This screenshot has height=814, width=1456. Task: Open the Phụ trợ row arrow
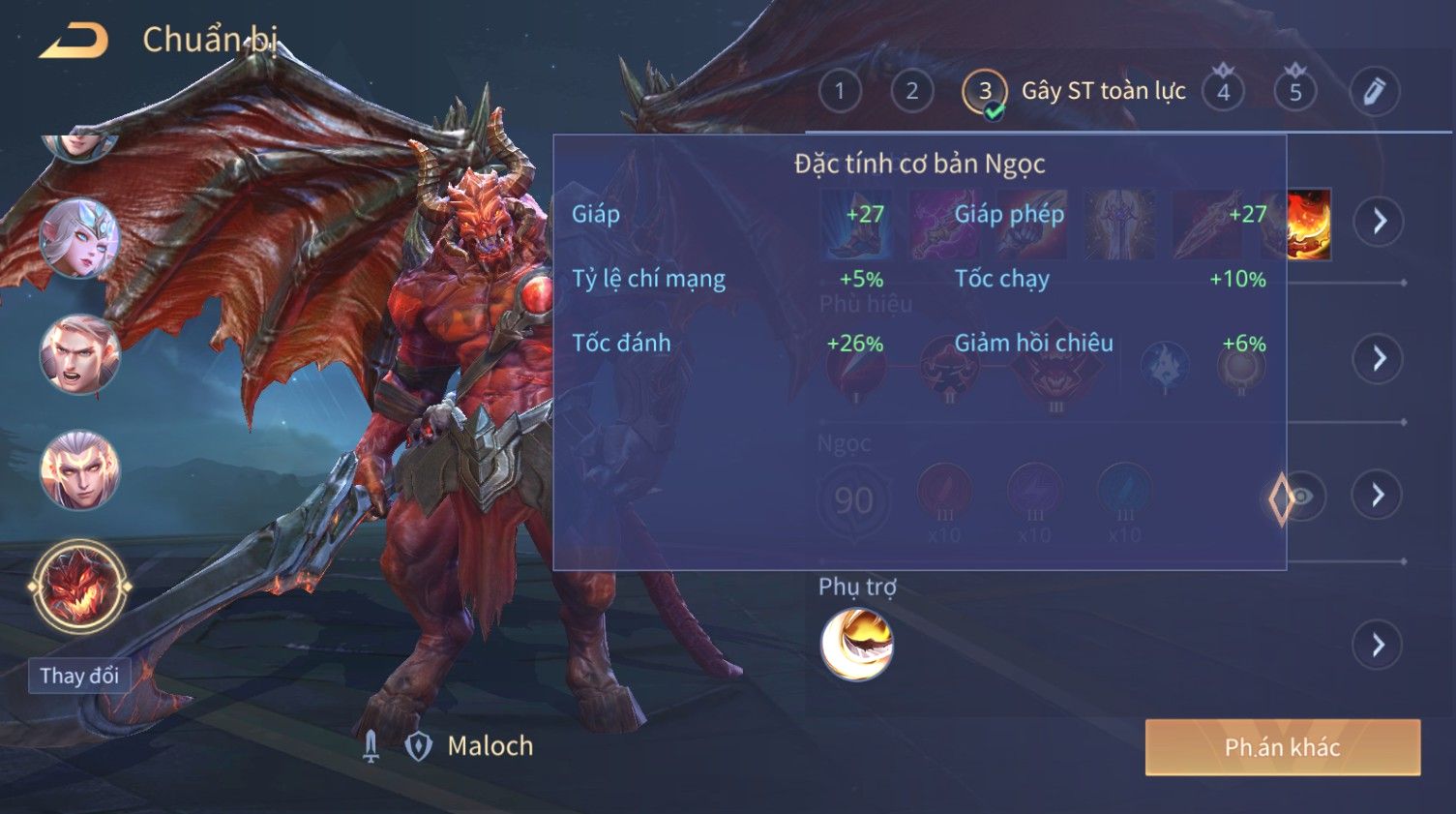coord(1378,645)
